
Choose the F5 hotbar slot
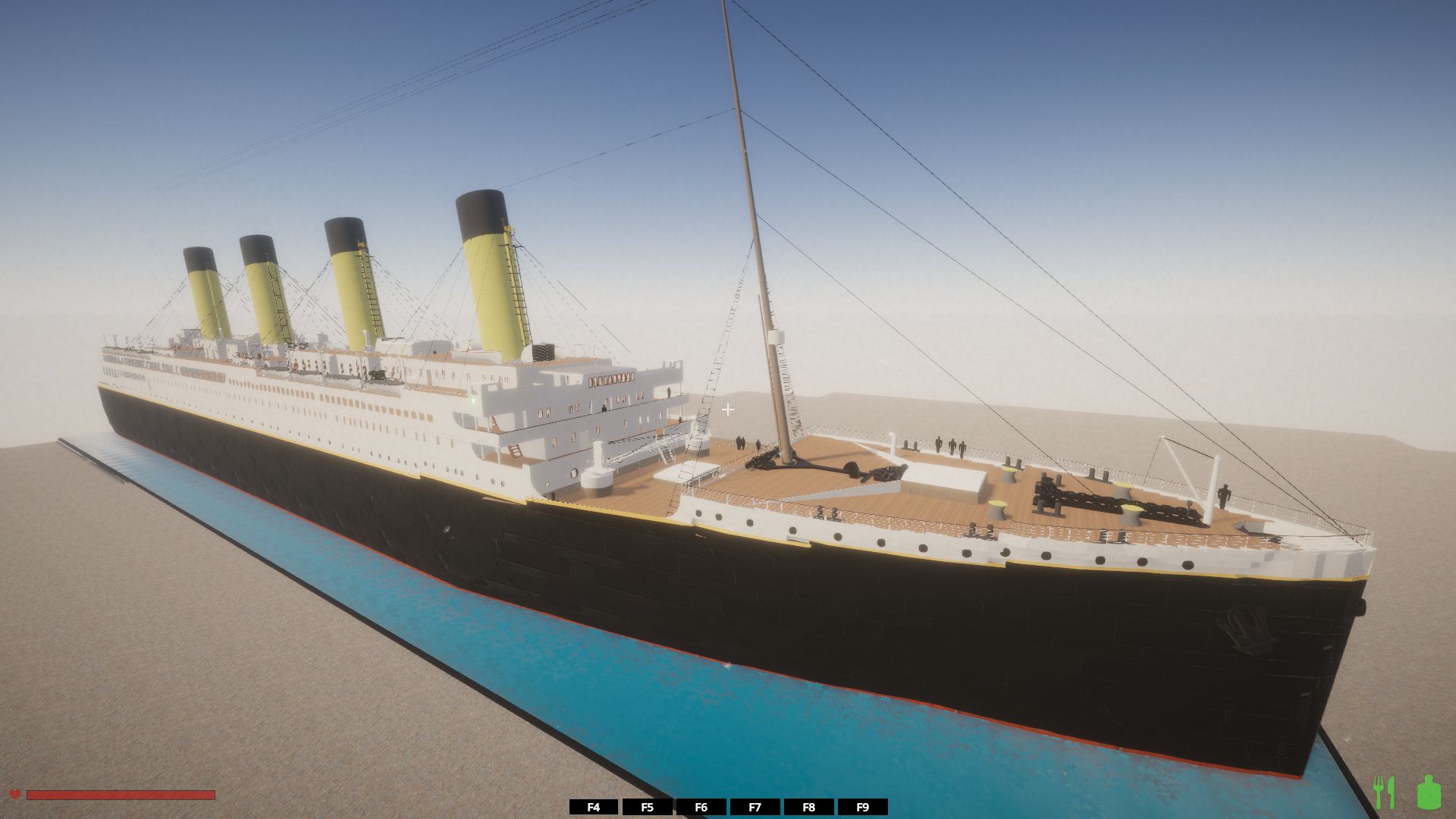click(x=647, y=807)
